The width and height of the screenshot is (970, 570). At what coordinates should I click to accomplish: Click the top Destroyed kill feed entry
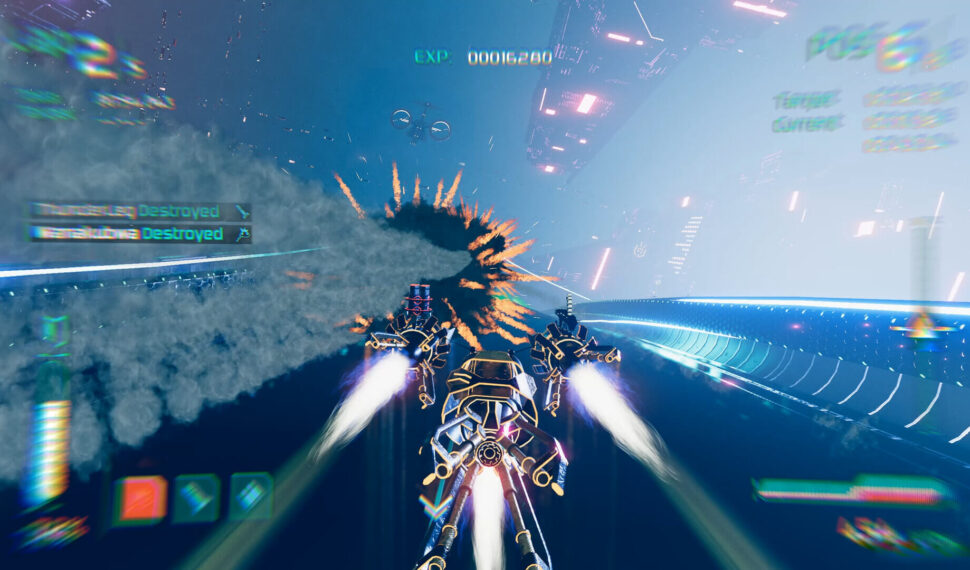[140, 211]
